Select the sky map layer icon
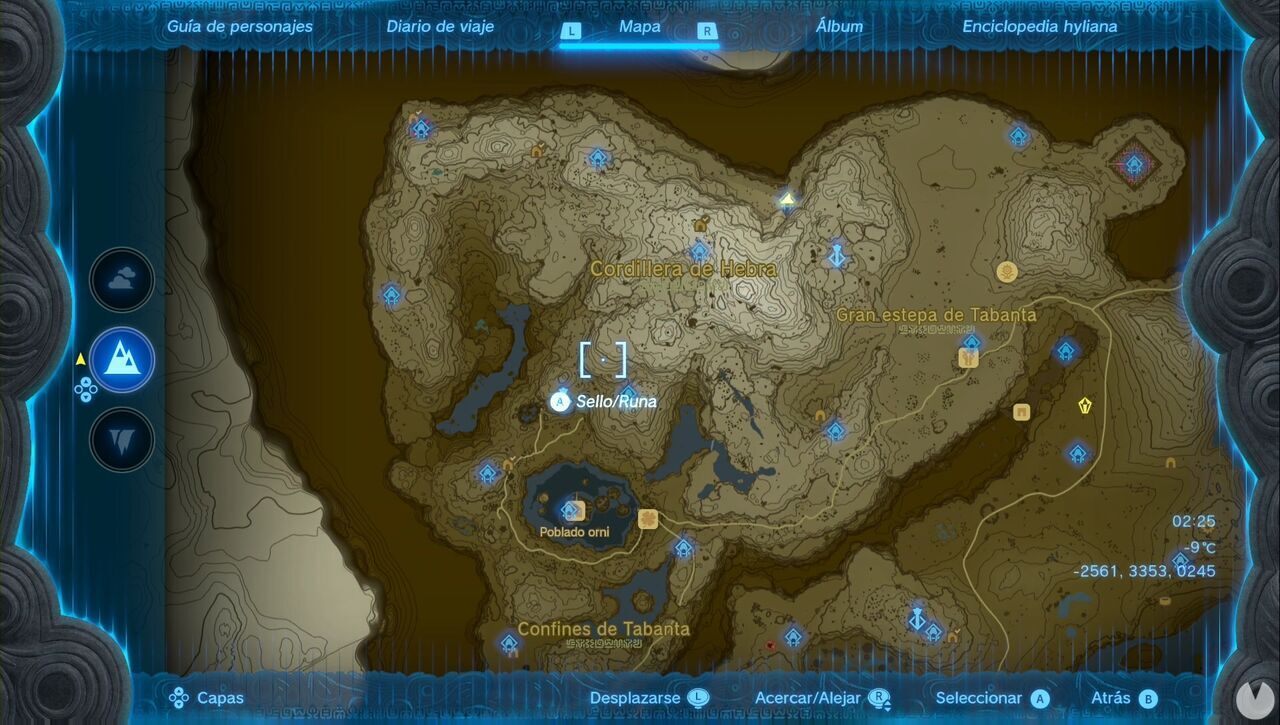1280x725 pixels. click(122, 280)
